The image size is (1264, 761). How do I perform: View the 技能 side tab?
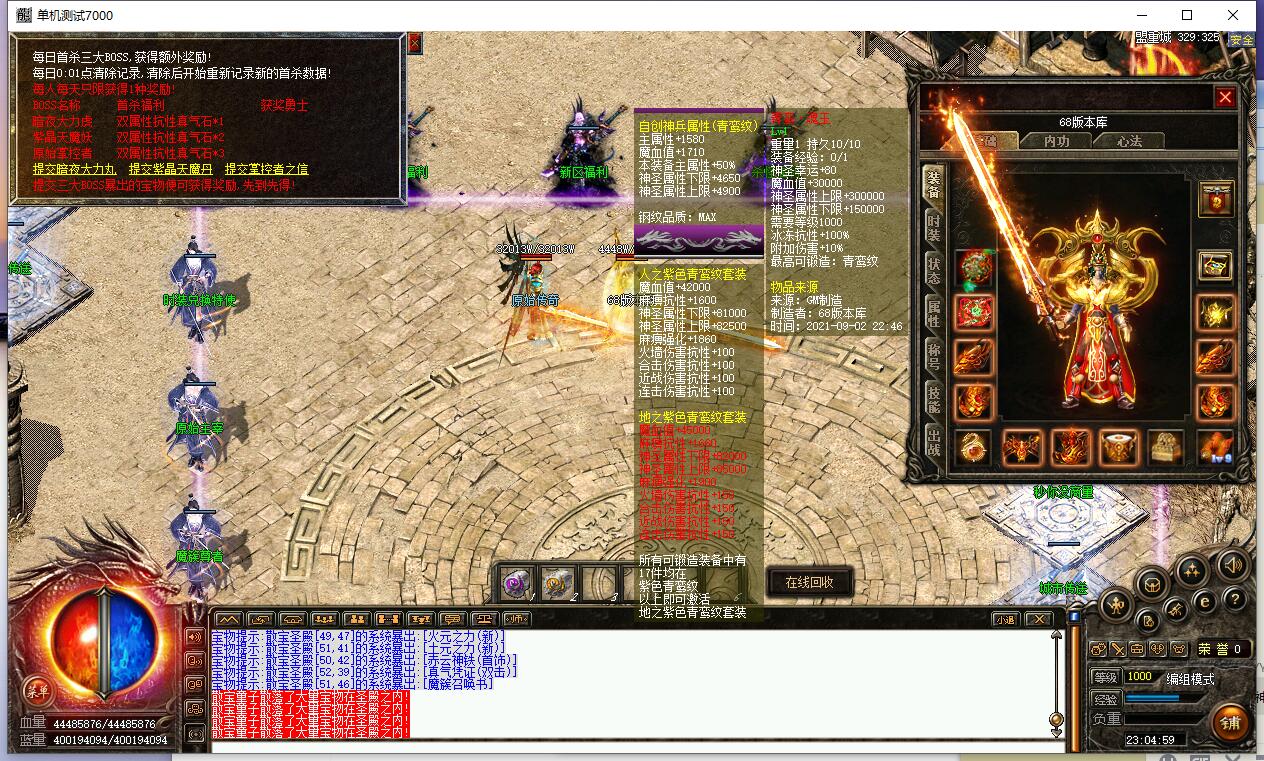933,397
